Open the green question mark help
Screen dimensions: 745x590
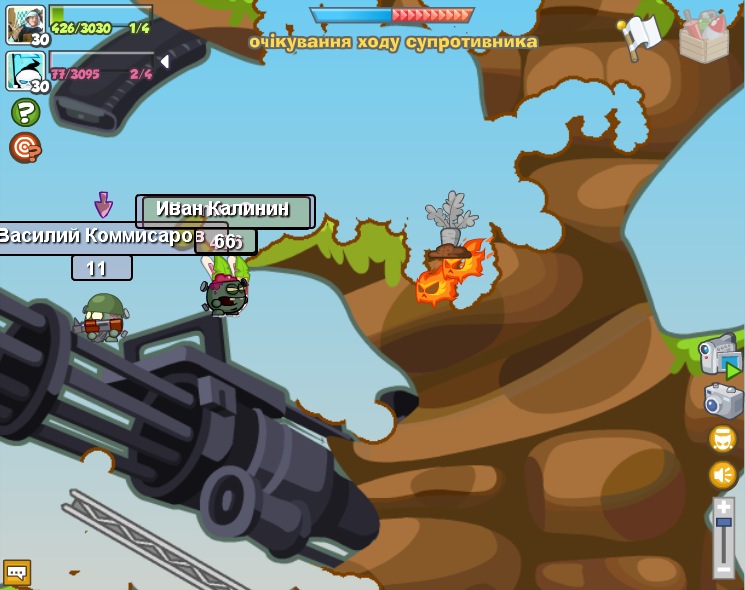tap(25, 112)
